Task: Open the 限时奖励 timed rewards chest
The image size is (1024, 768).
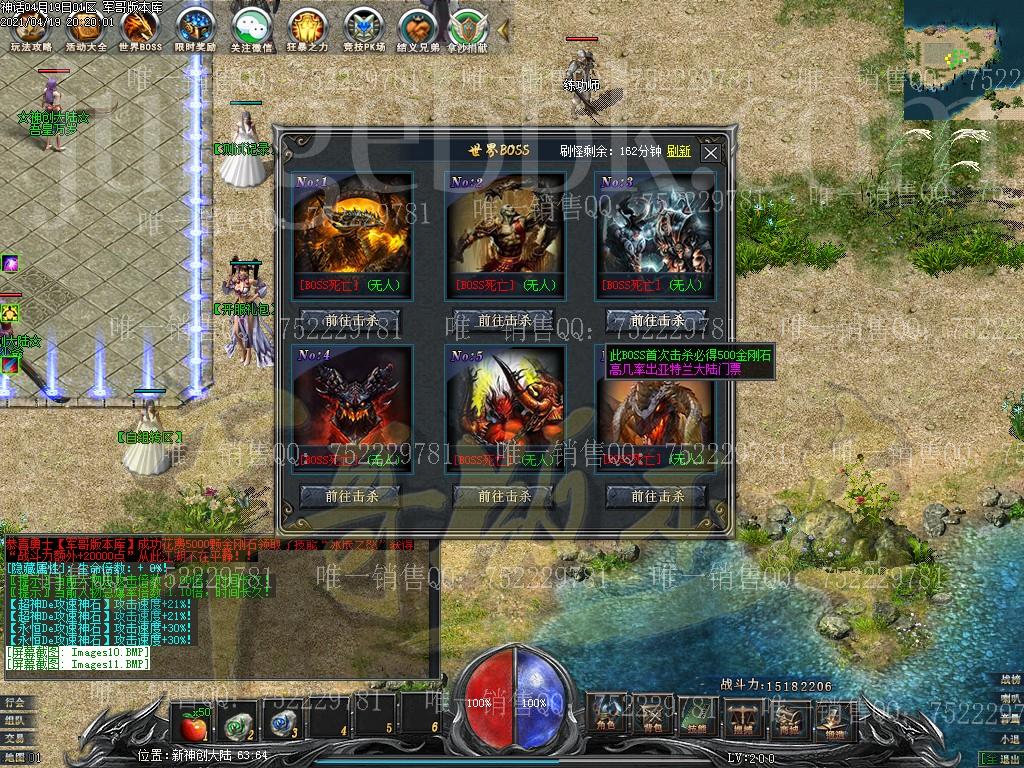Action: point(195,27)
